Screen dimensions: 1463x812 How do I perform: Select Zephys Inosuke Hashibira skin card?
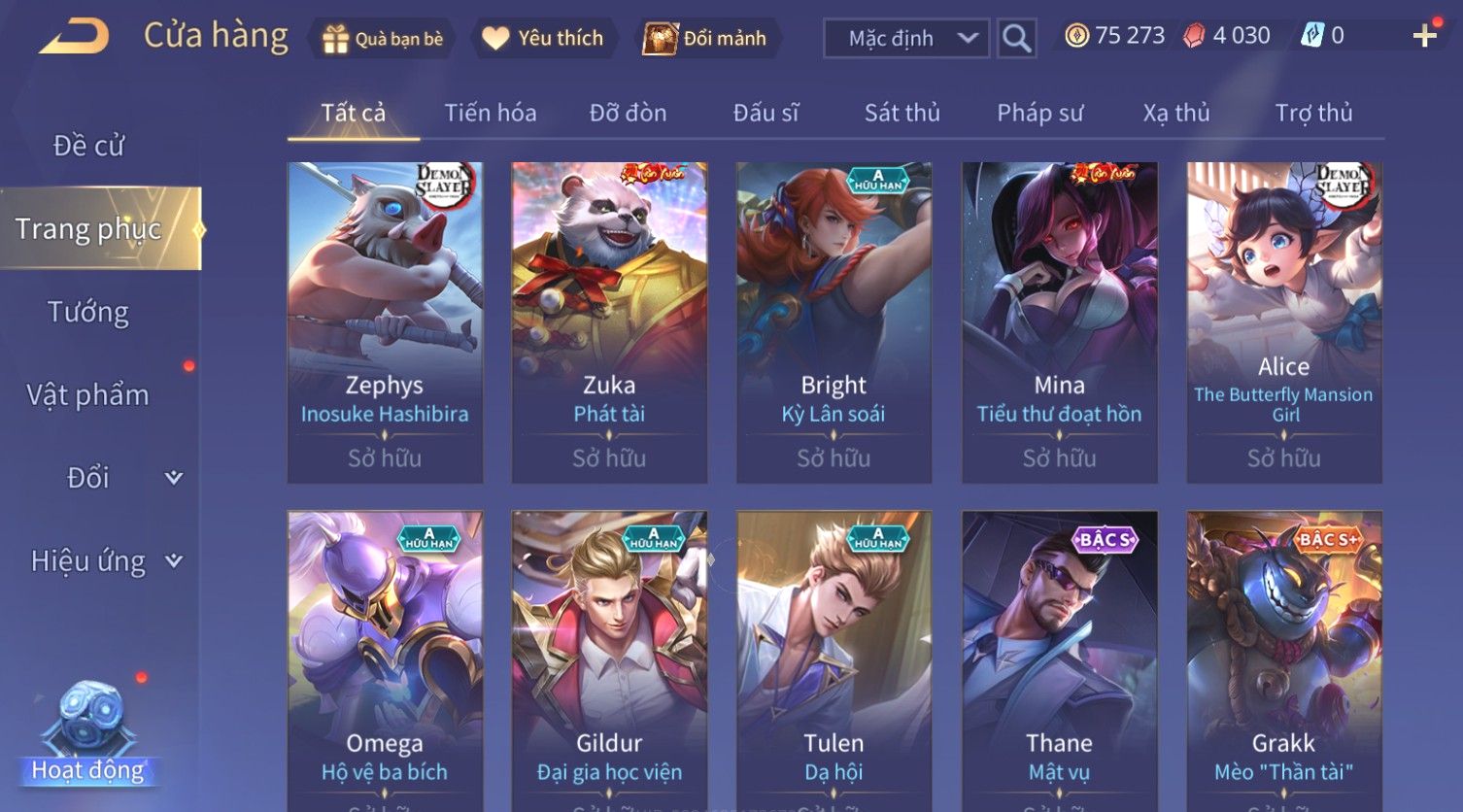click(x=385, y=321)
